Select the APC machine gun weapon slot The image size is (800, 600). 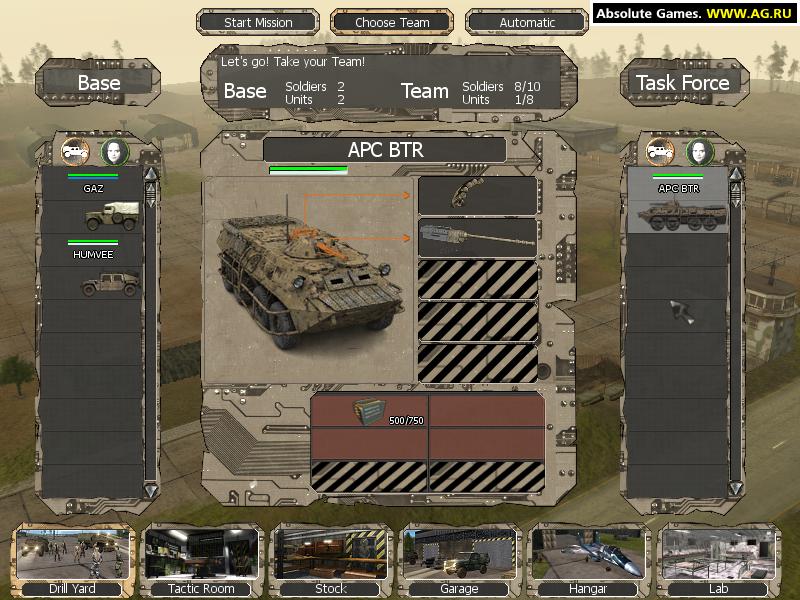point(477,237)
